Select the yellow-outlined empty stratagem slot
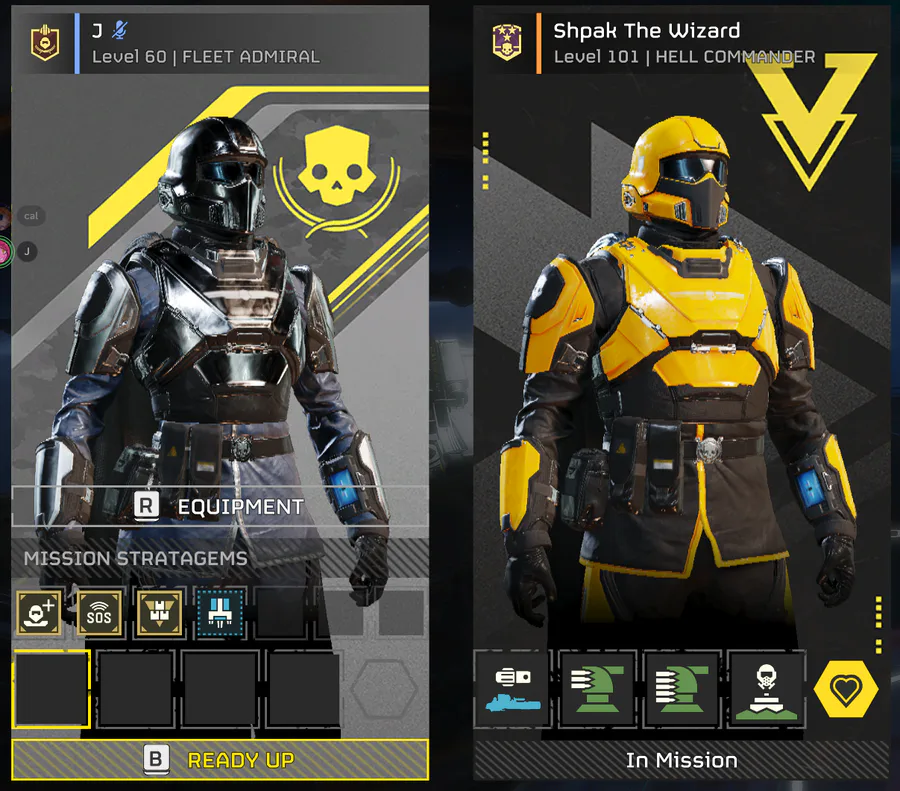 [x=52, y=689]
